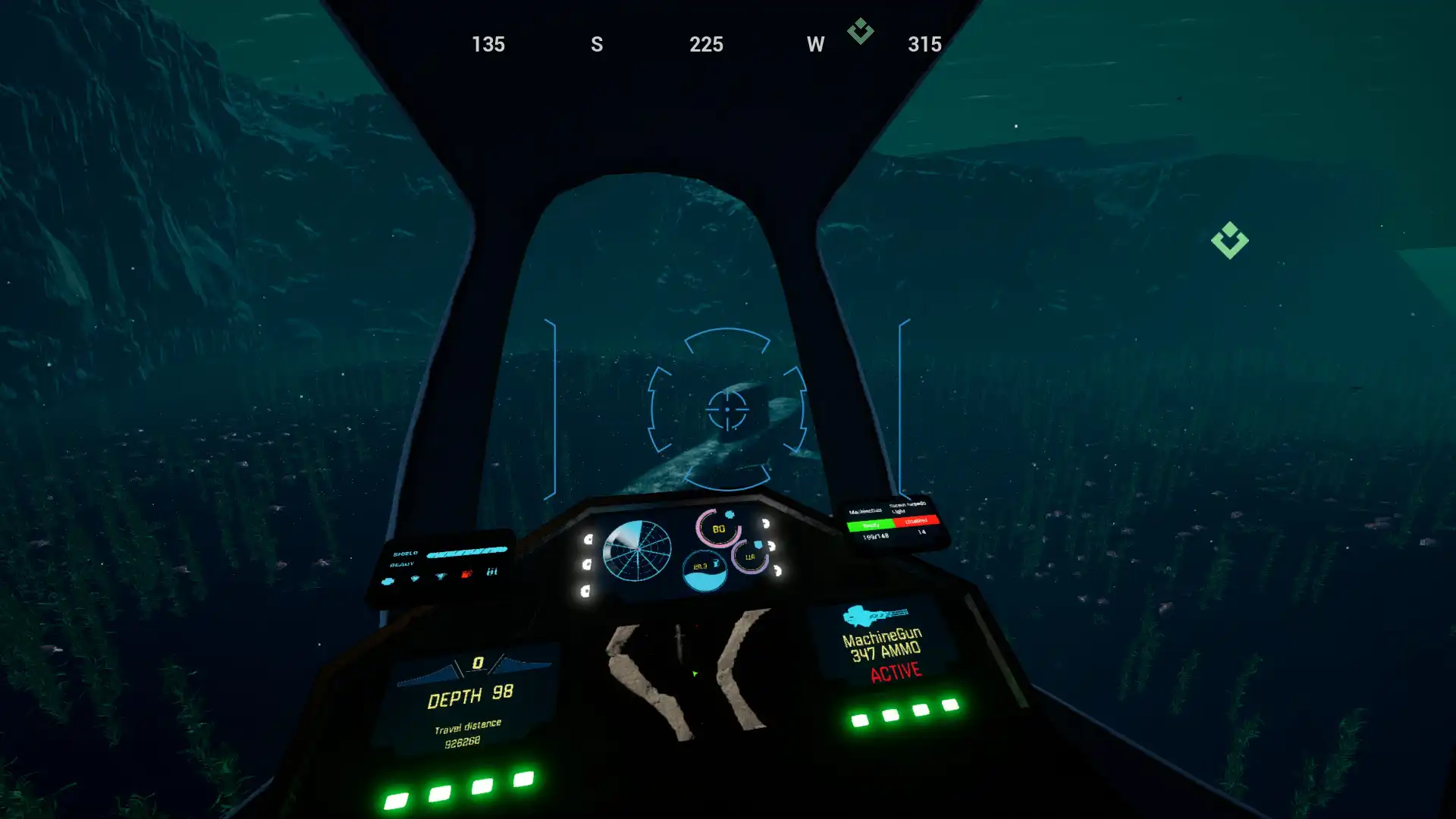Image resolution: width=1456 pixels, height=819 pixels.
Task: Toggle the green Ready bar for MachineGun
Action: pos(871,526)
